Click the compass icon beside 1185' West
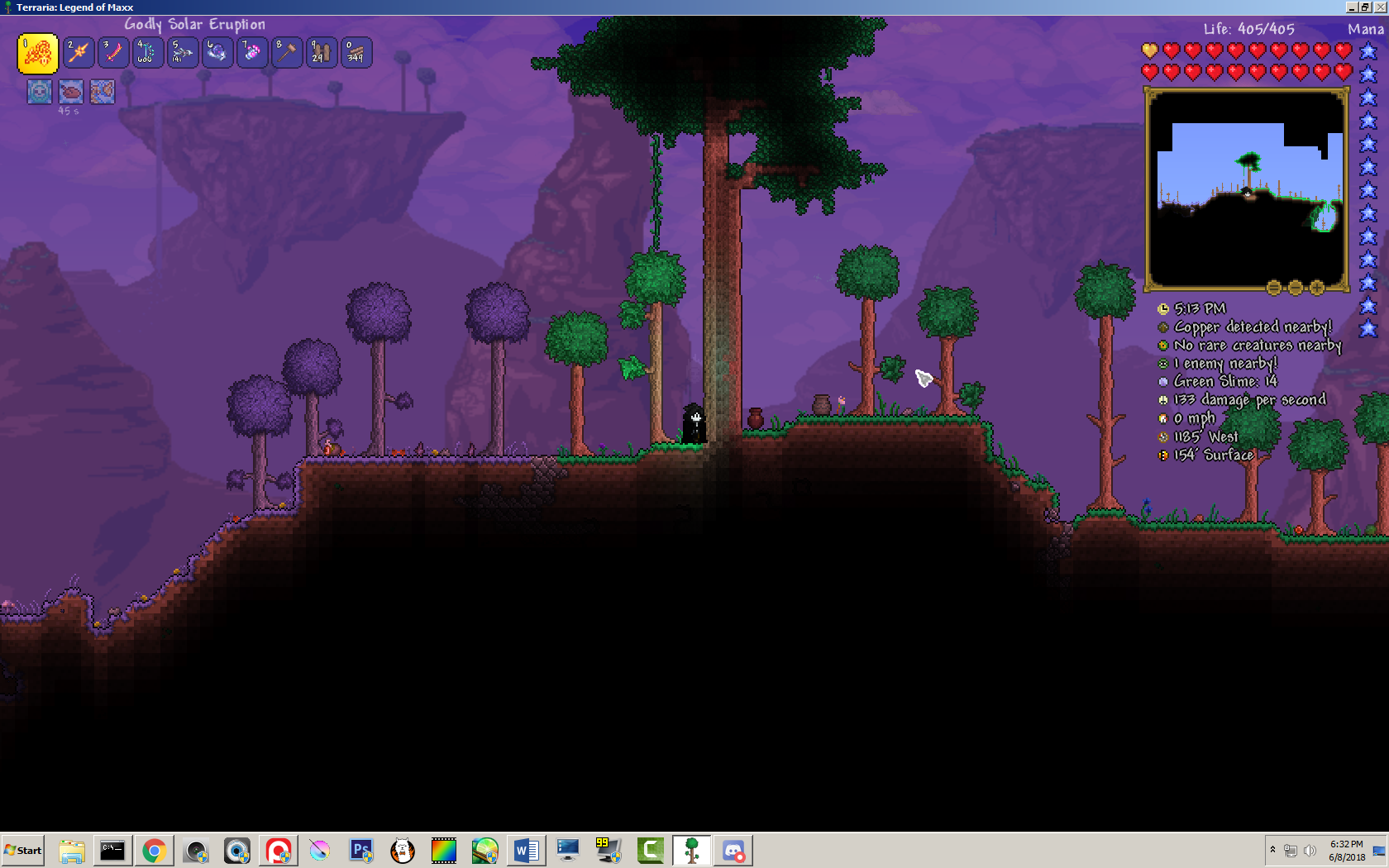 pyautogui.click(x=1164, y=436)
